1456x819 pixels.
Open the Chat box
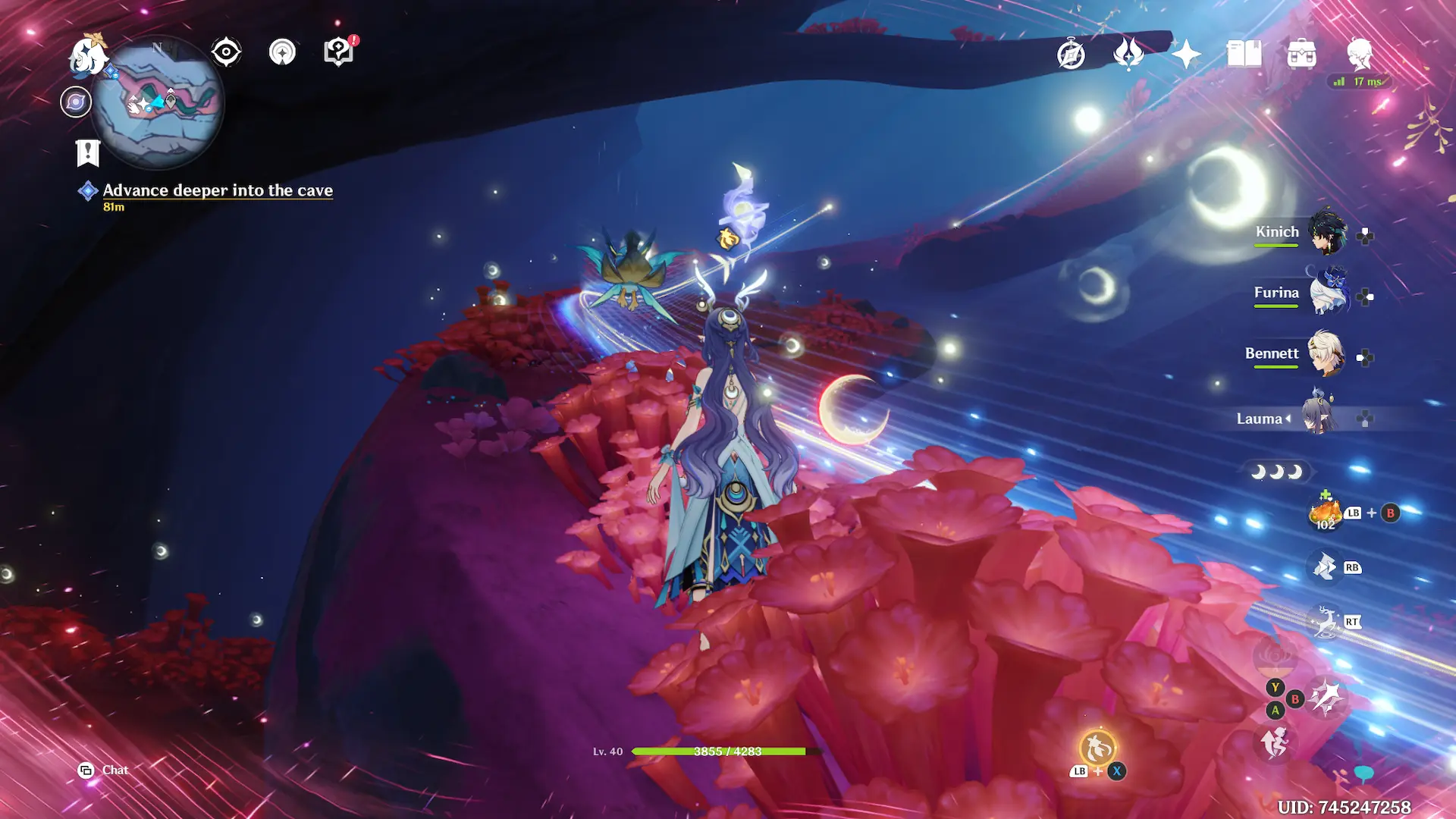coord(104,770)
